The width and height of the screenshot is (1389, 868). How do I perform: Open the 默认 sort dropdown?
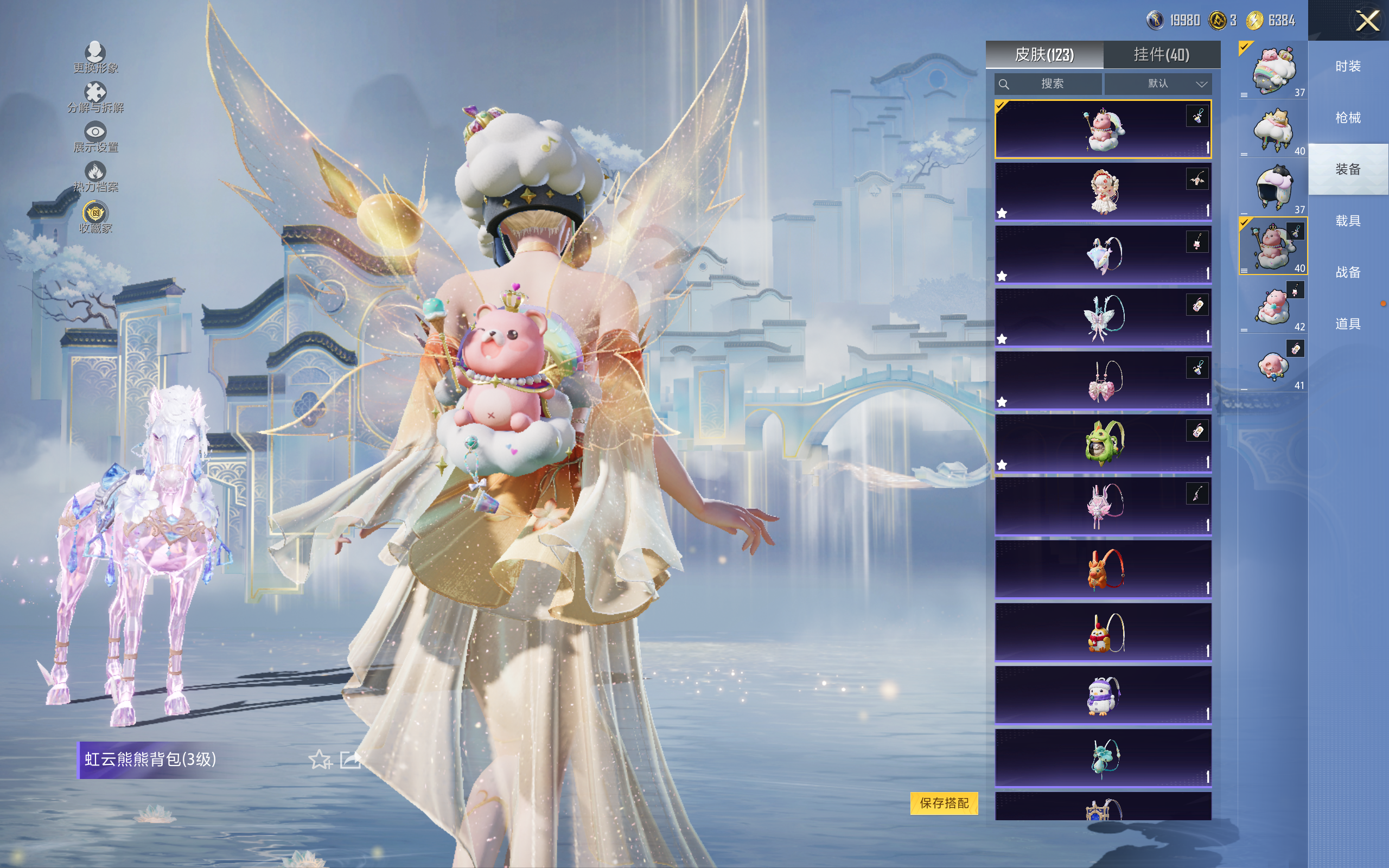click(1158, 84)
